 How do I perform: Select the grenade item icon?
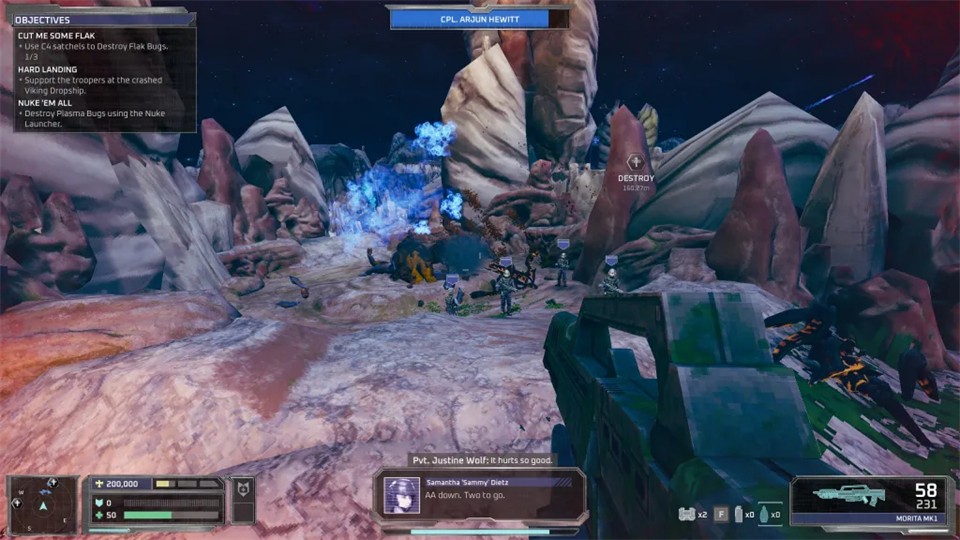pyautogui.click(x=765, y=514)
